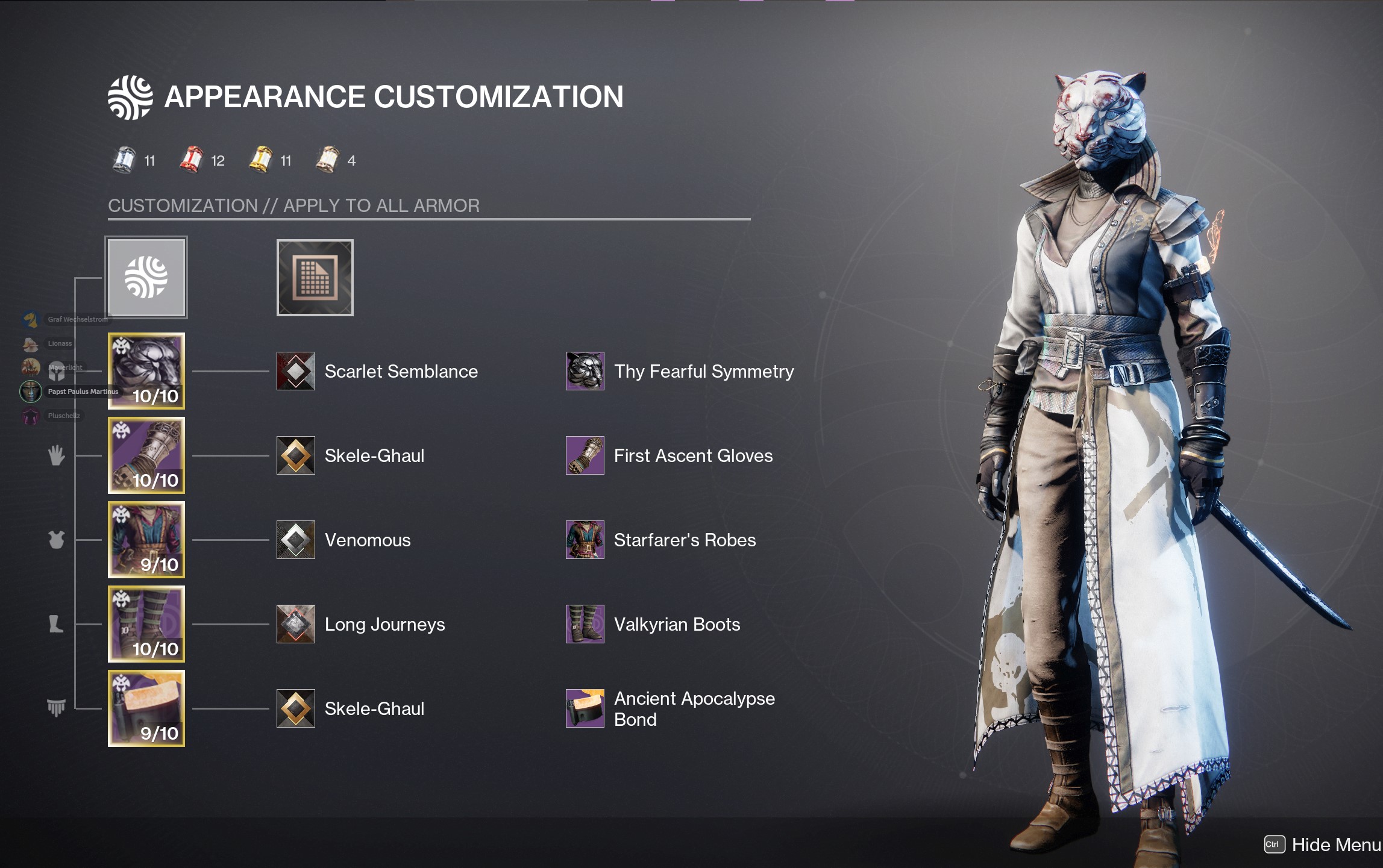1383x868 pixels.
Task: Open the apply-to-all shader grid tile
Action: coord(315,278)
